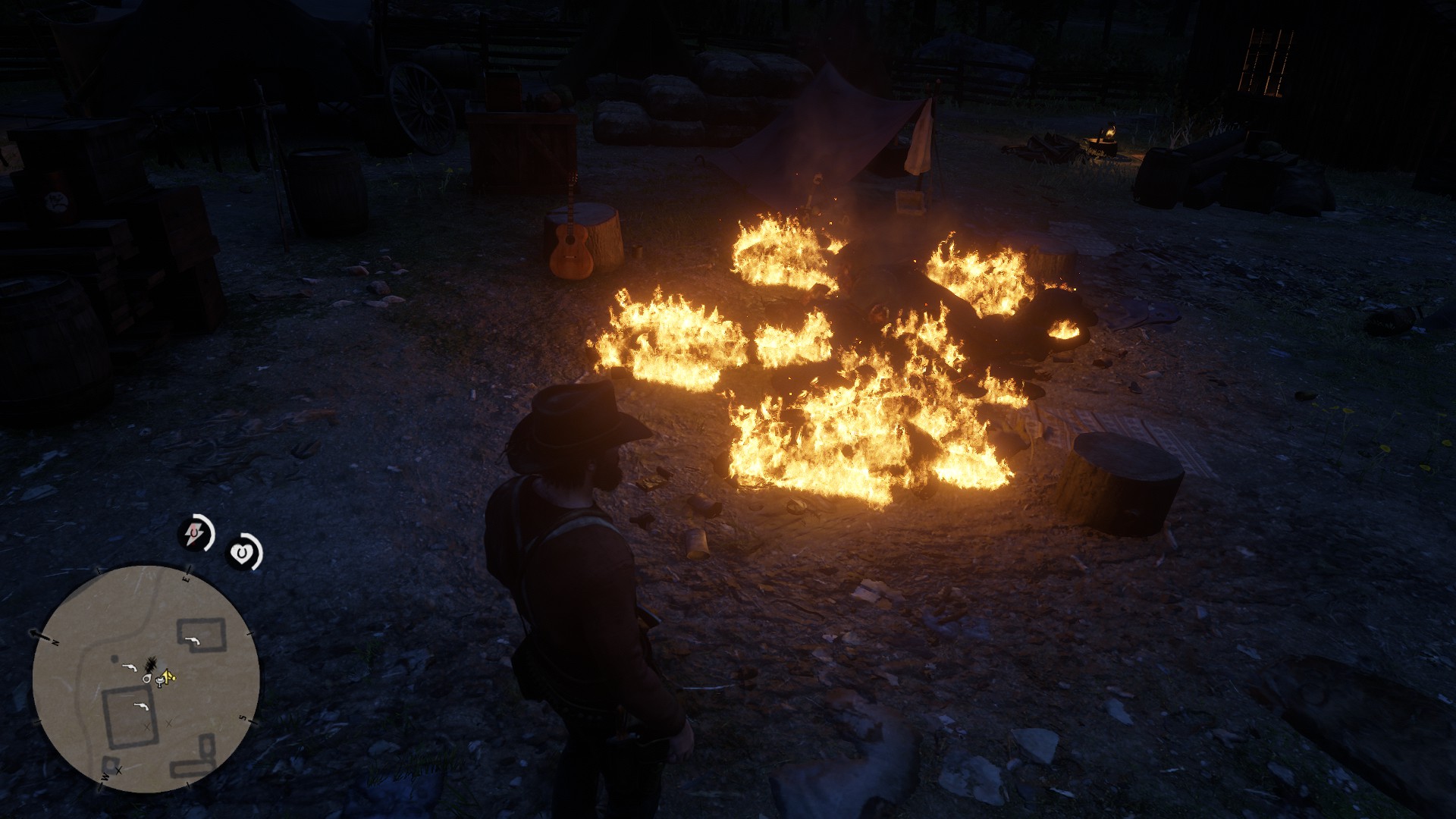Image resolution: width=1456 pixels, height=819 pixels.
Task: Click the revolver icon inside the northeast minimap building
Action: coord(192,641)
